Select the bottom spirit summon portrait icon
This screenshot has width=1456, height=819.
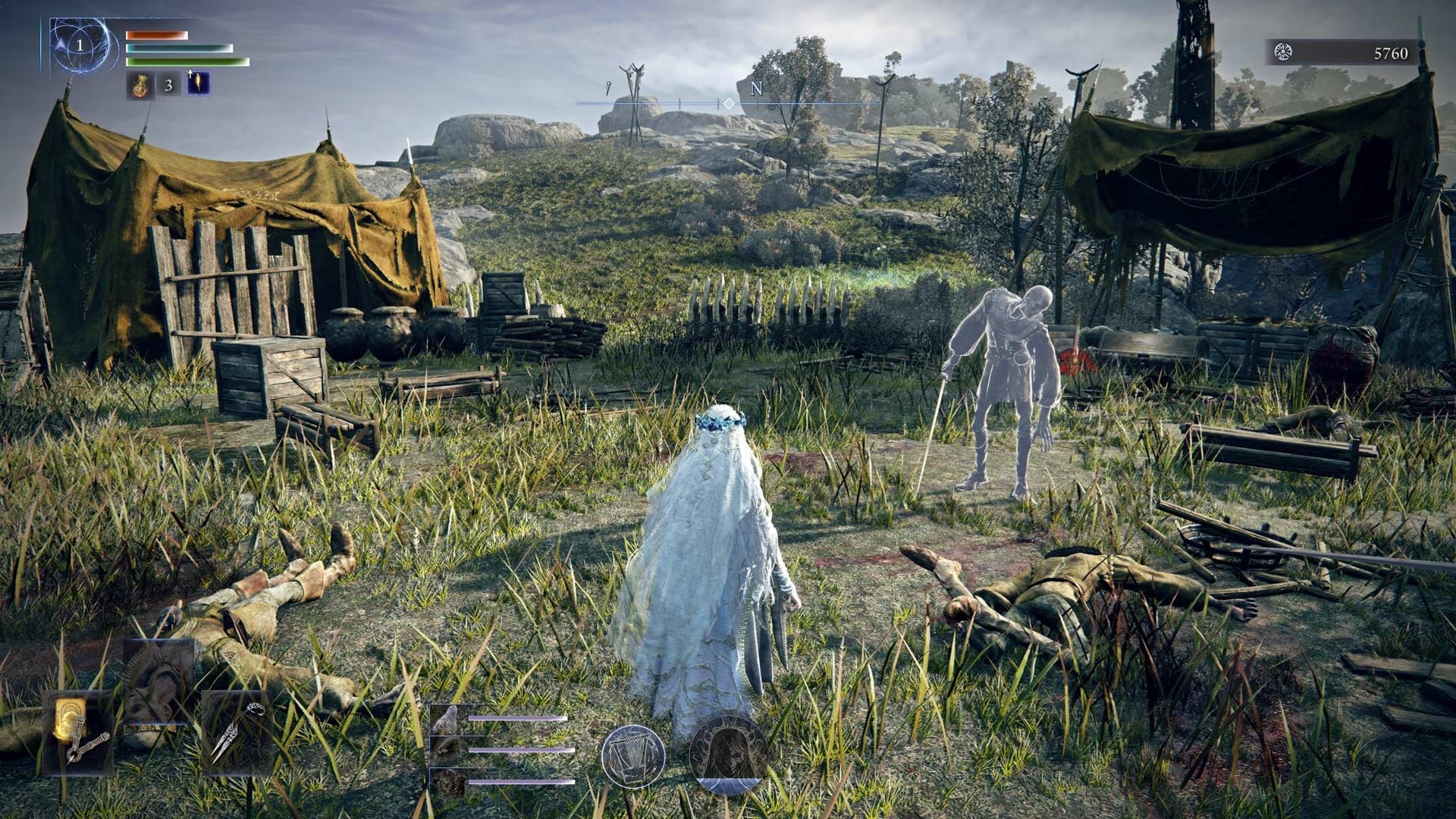point(447,783)
